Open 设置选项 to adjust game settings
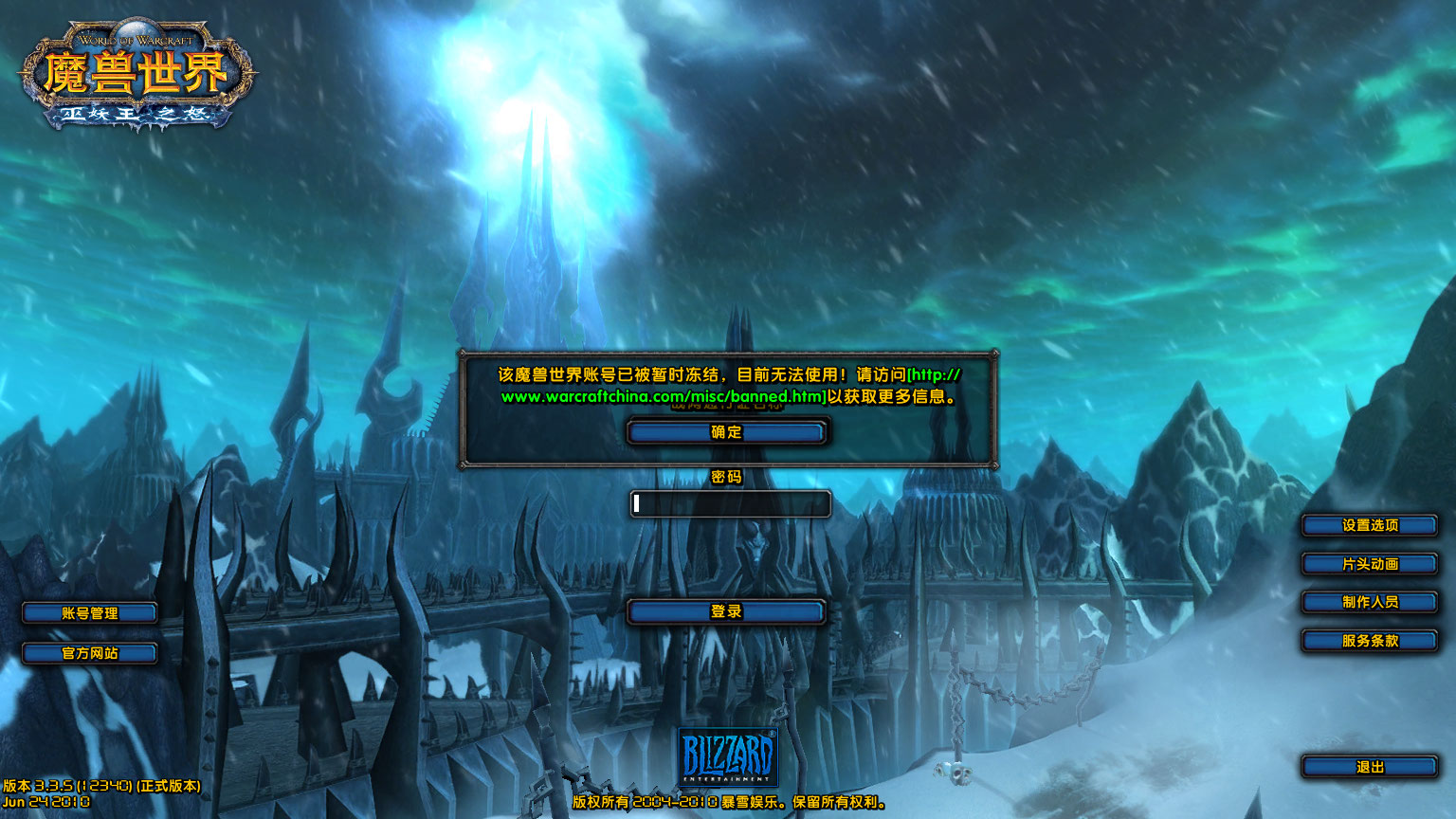Image resolution: width=1456 pixels, height=819 pixels. tap(1368, 525)
